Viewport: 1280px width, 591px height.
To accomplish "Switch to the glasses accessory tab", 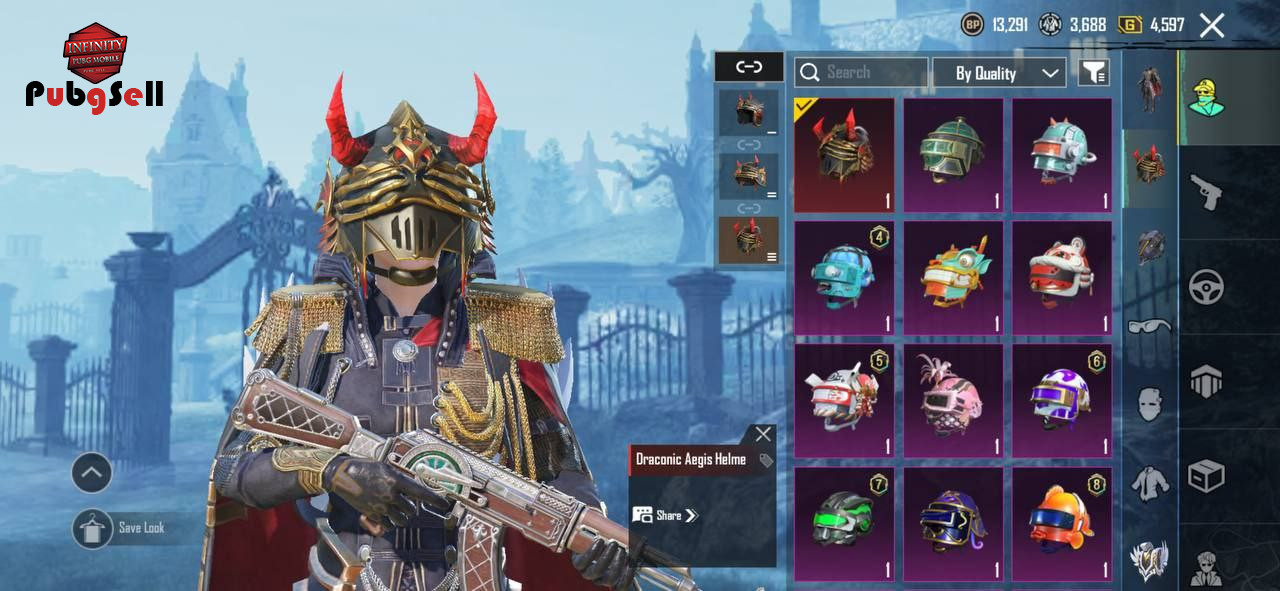I will click(1149, 326).
